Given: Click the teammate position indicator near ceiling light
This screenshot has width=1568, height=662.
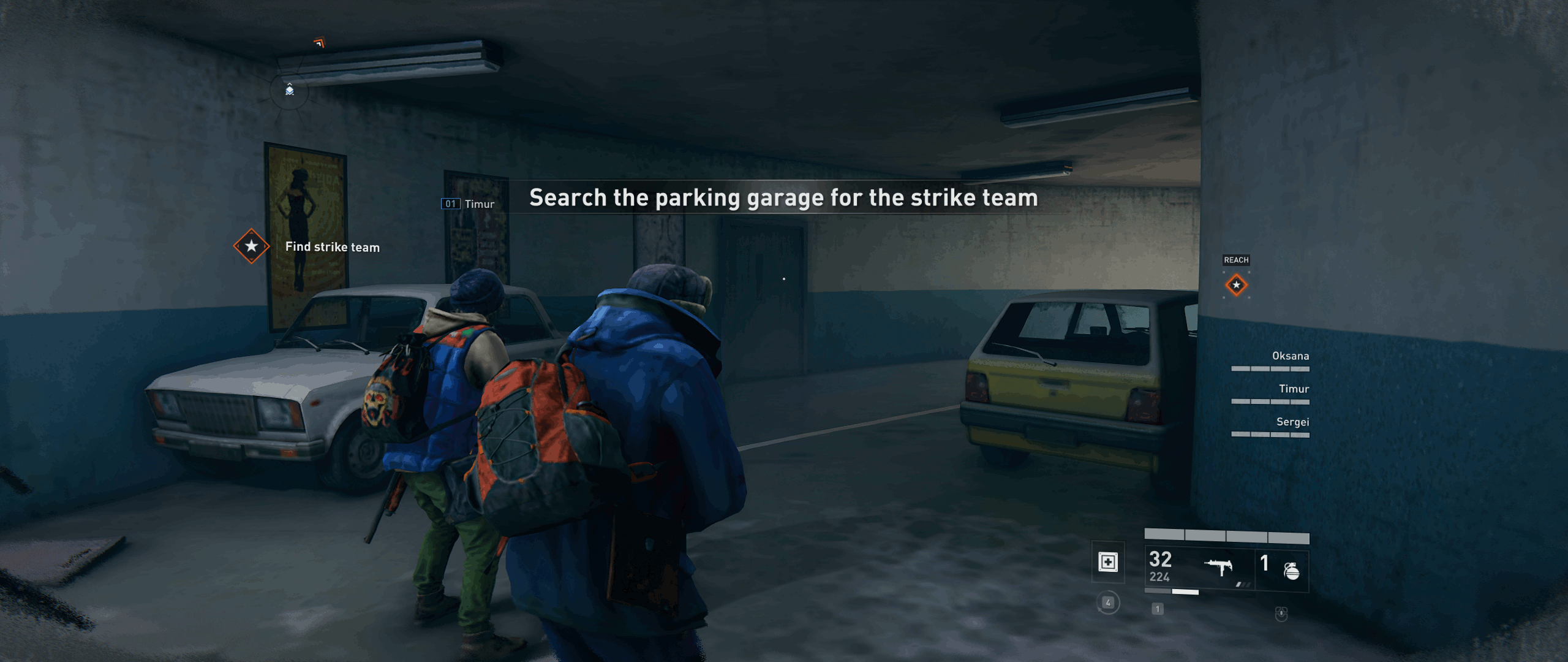Looking at the screenshot, I should tap(290, 91).
